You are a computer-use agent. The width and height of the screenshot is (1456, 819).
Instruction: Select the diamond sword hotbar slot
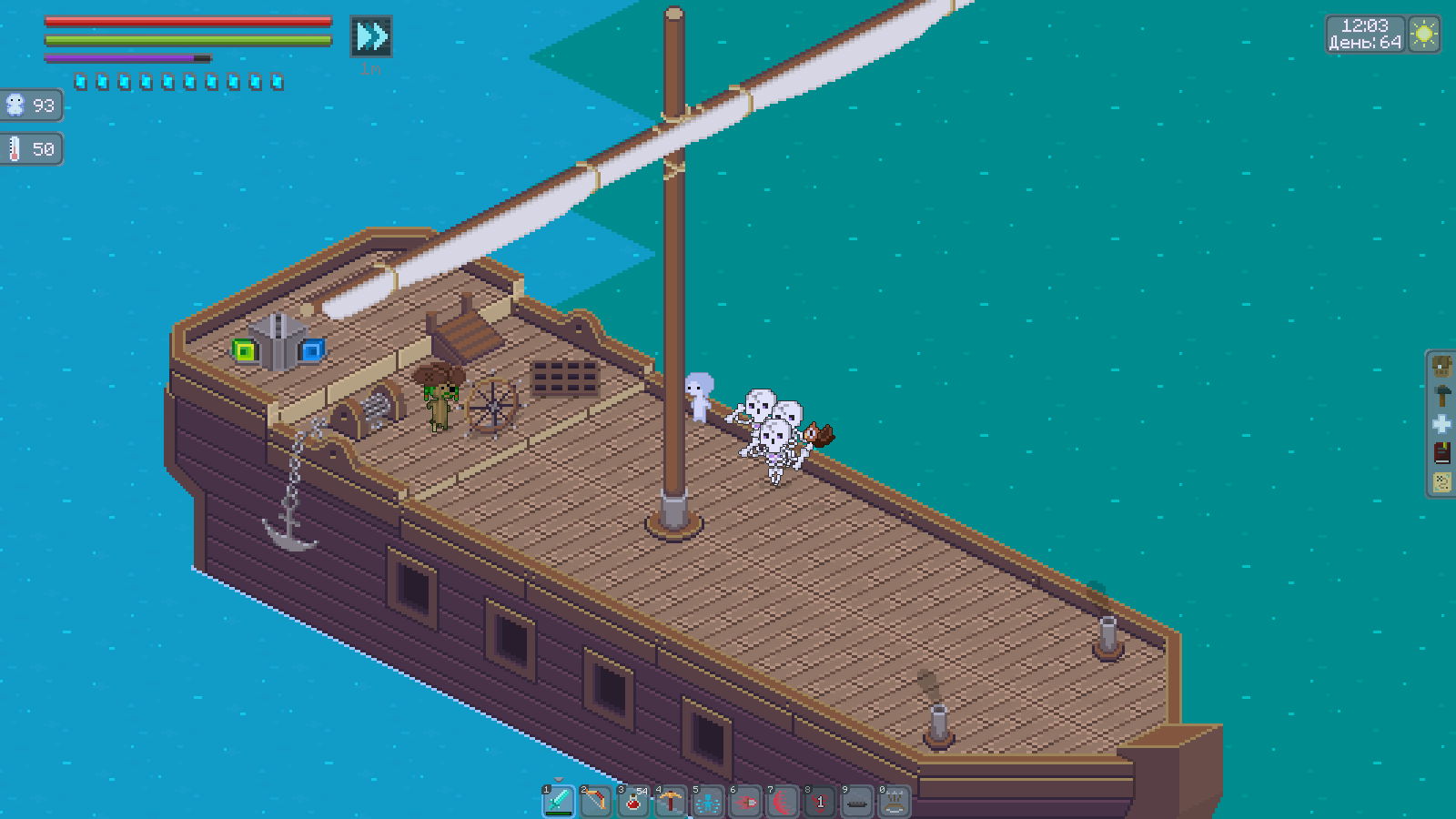[559, 802]
